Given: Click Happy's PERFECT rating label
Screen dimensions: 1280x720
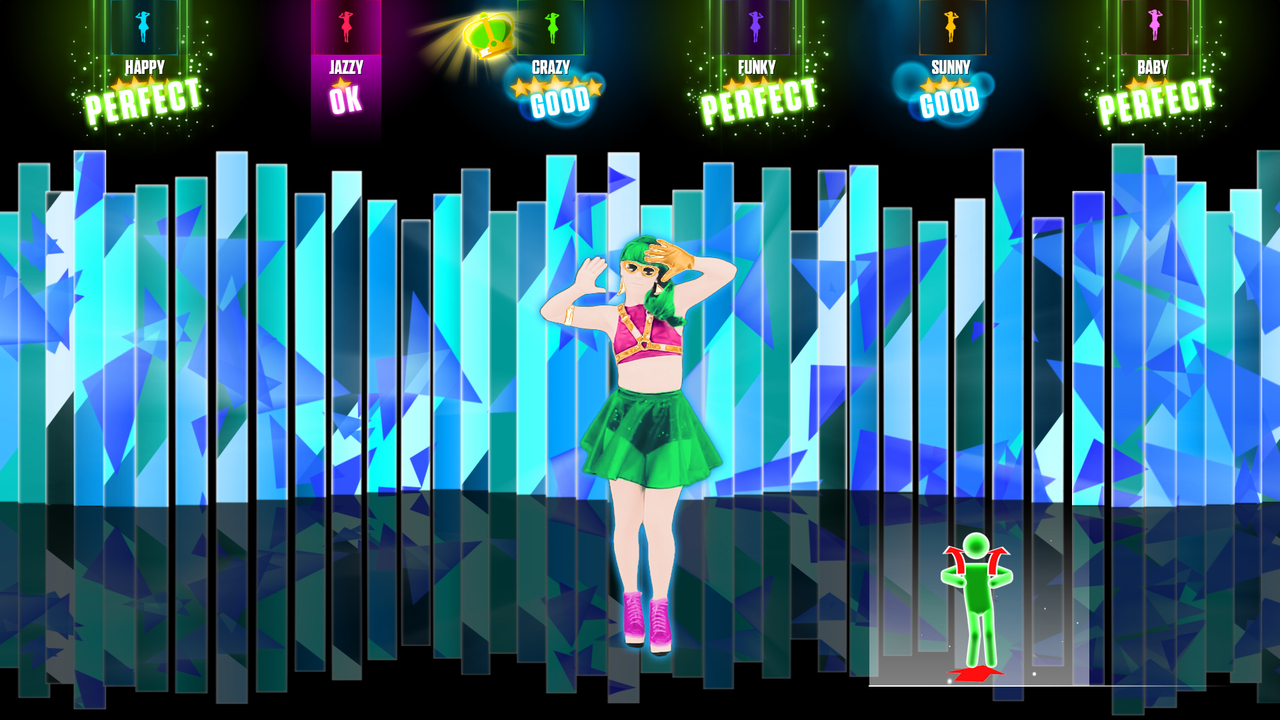Looking at the screenshot, I should pos(141,98).
